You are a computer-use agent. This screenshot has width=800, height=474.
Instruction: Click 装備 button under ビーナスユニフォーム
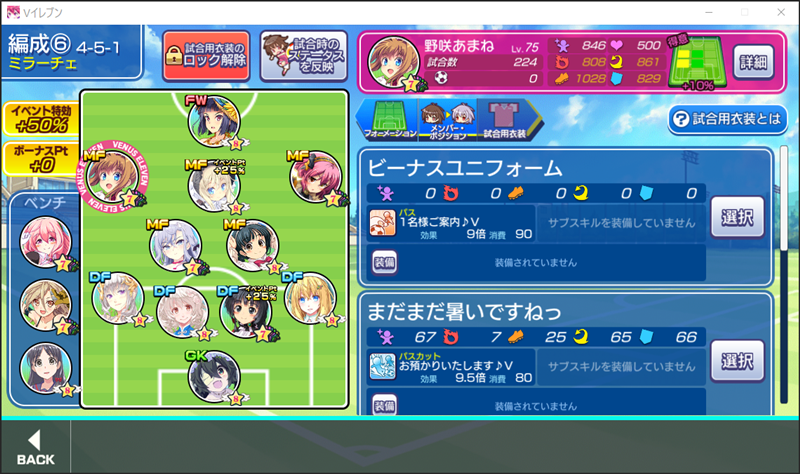pos(385,262)
